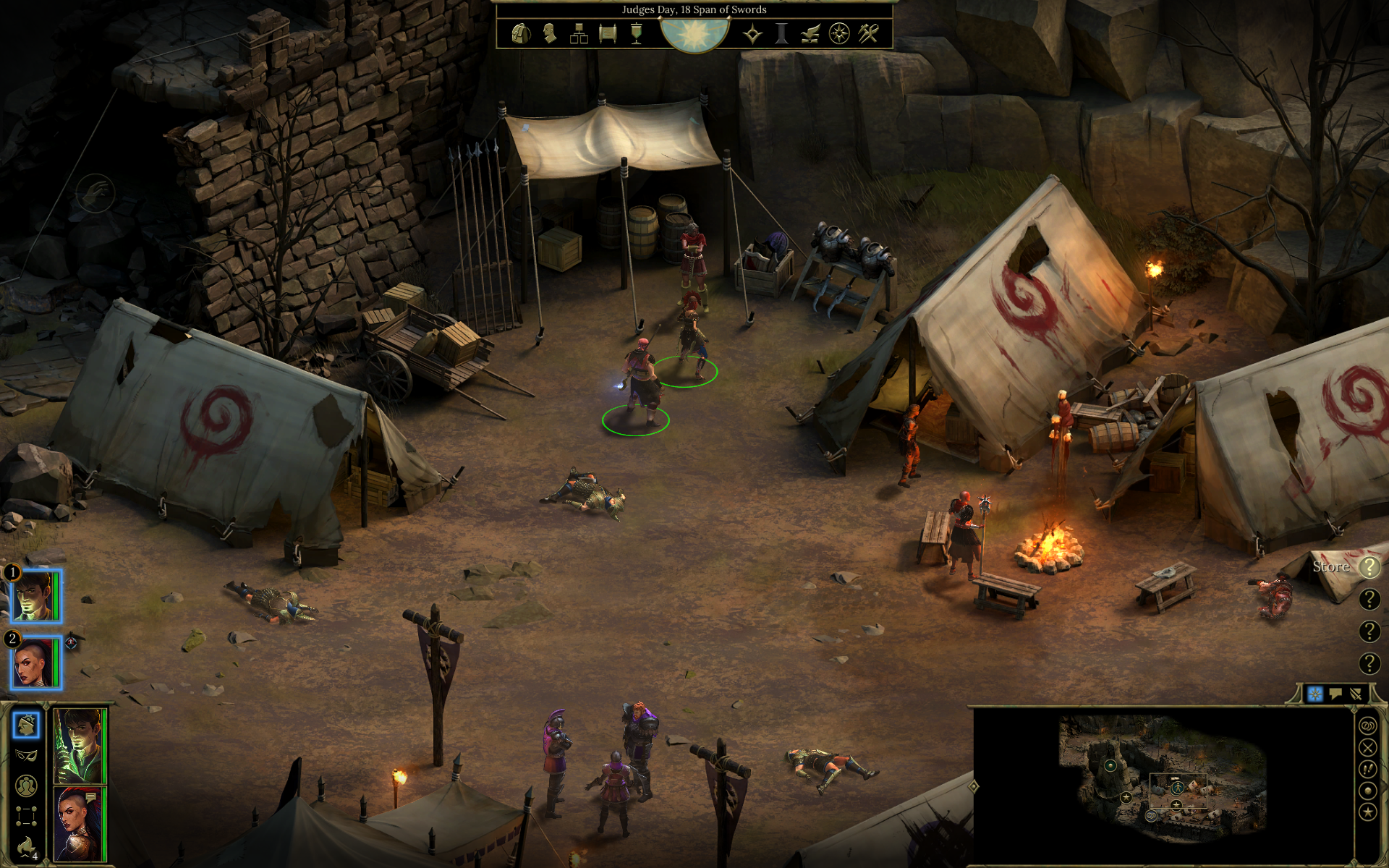Screen dimensions: 1389x868
Task: Open the journal scroll icon
Action: pos(608,33)
